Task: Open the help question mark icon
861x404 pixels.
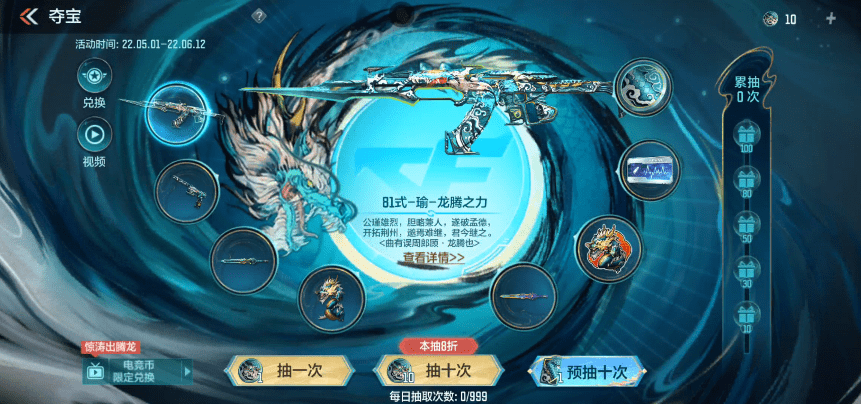Action: pos(258,16)
